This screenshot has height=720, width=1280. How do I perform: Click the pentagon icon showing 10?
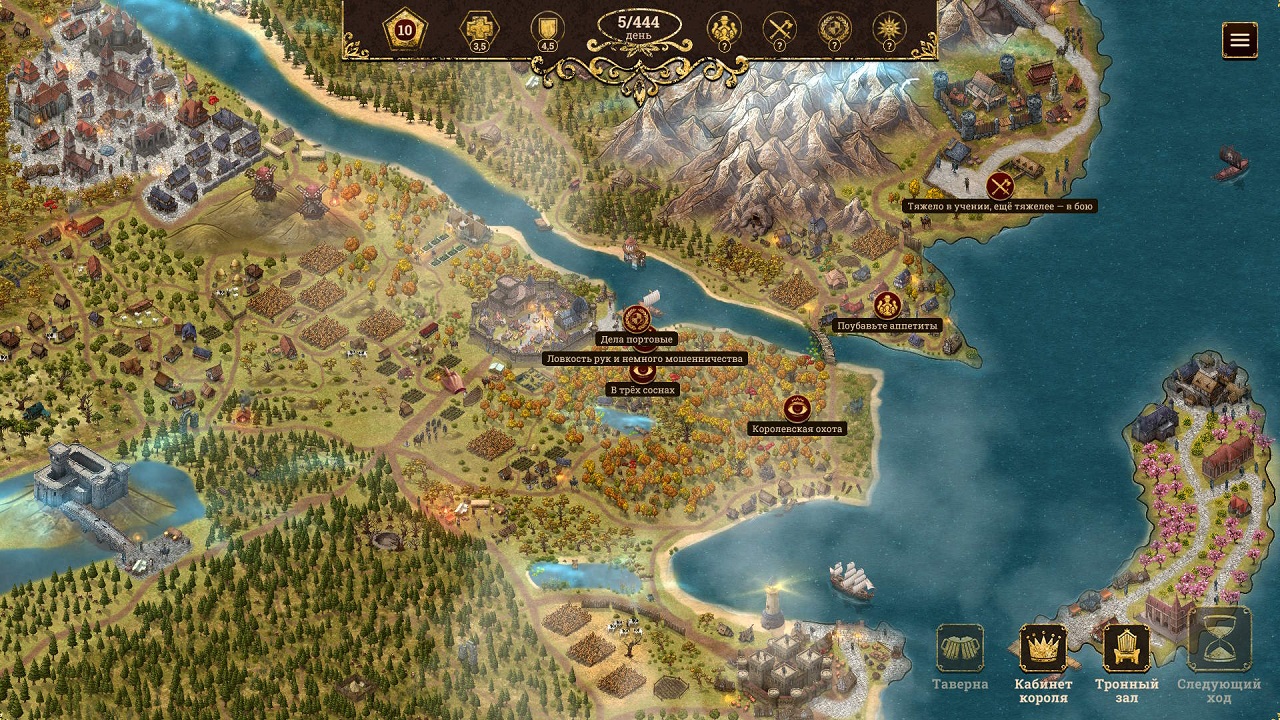click(x=405, y=30)
